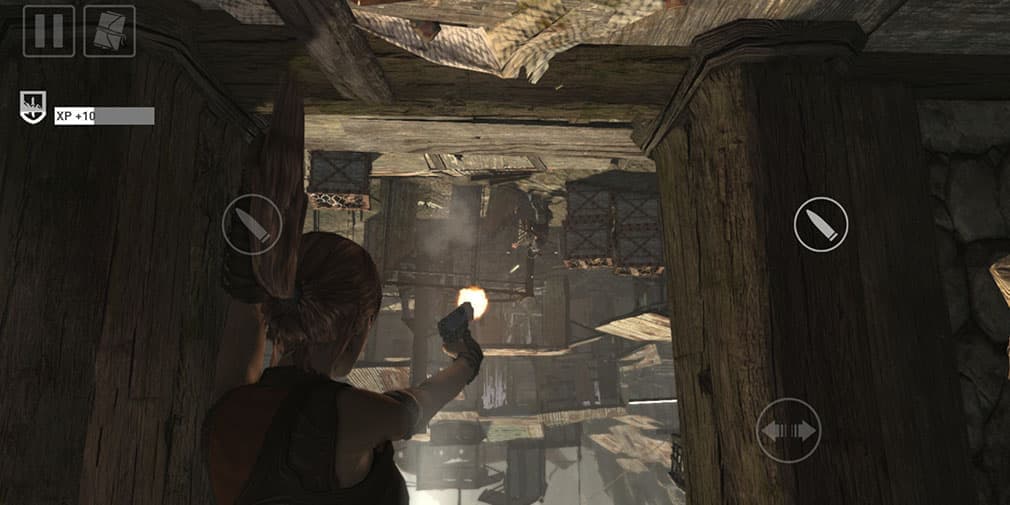The image size is (1010, 505).
Task: Activate the double-arrow swap cover button
Action: tap(788, 430)
